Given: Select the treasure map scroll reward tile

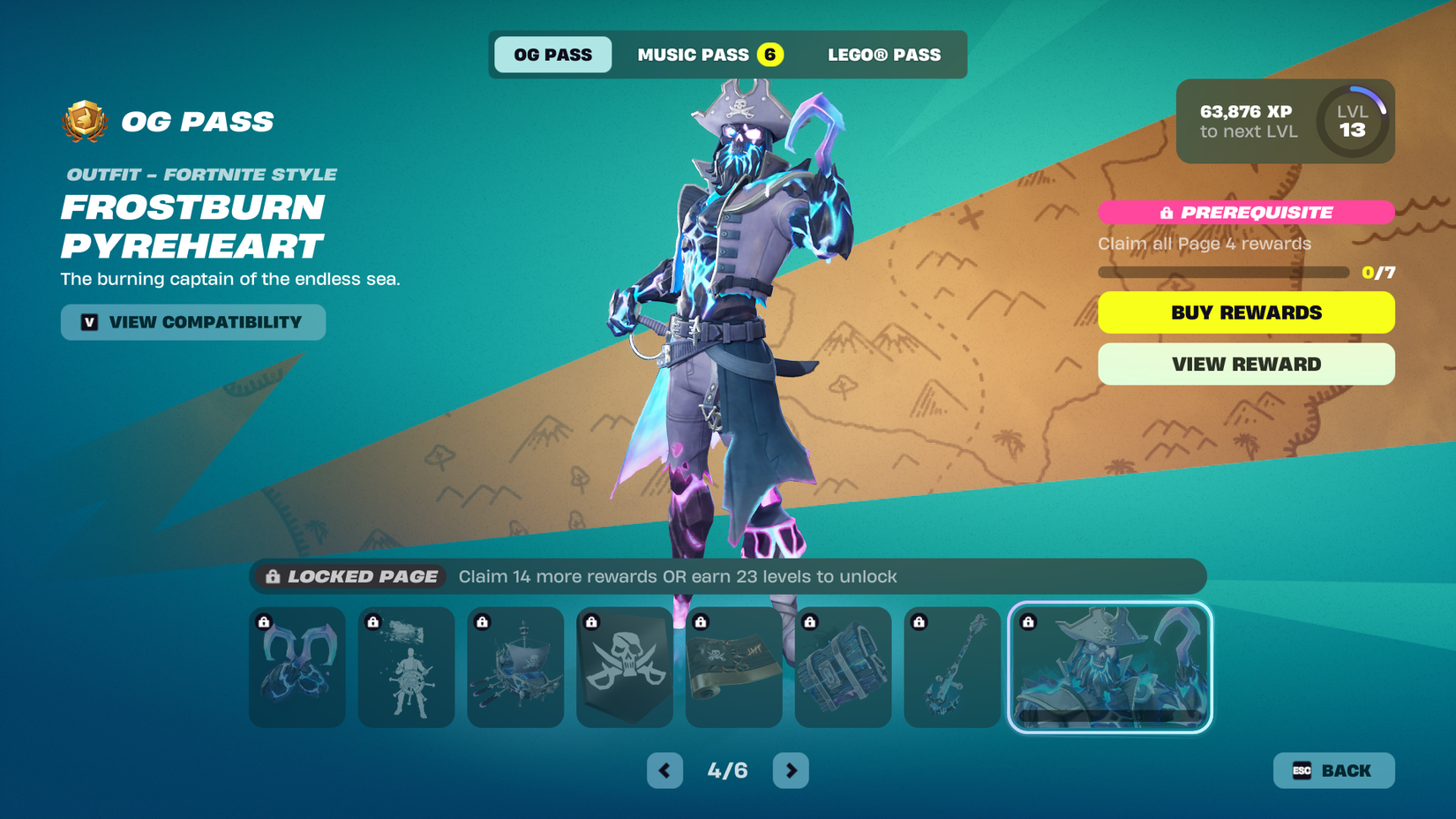Looking at the screenshot, I should click(x=733, y=667).
